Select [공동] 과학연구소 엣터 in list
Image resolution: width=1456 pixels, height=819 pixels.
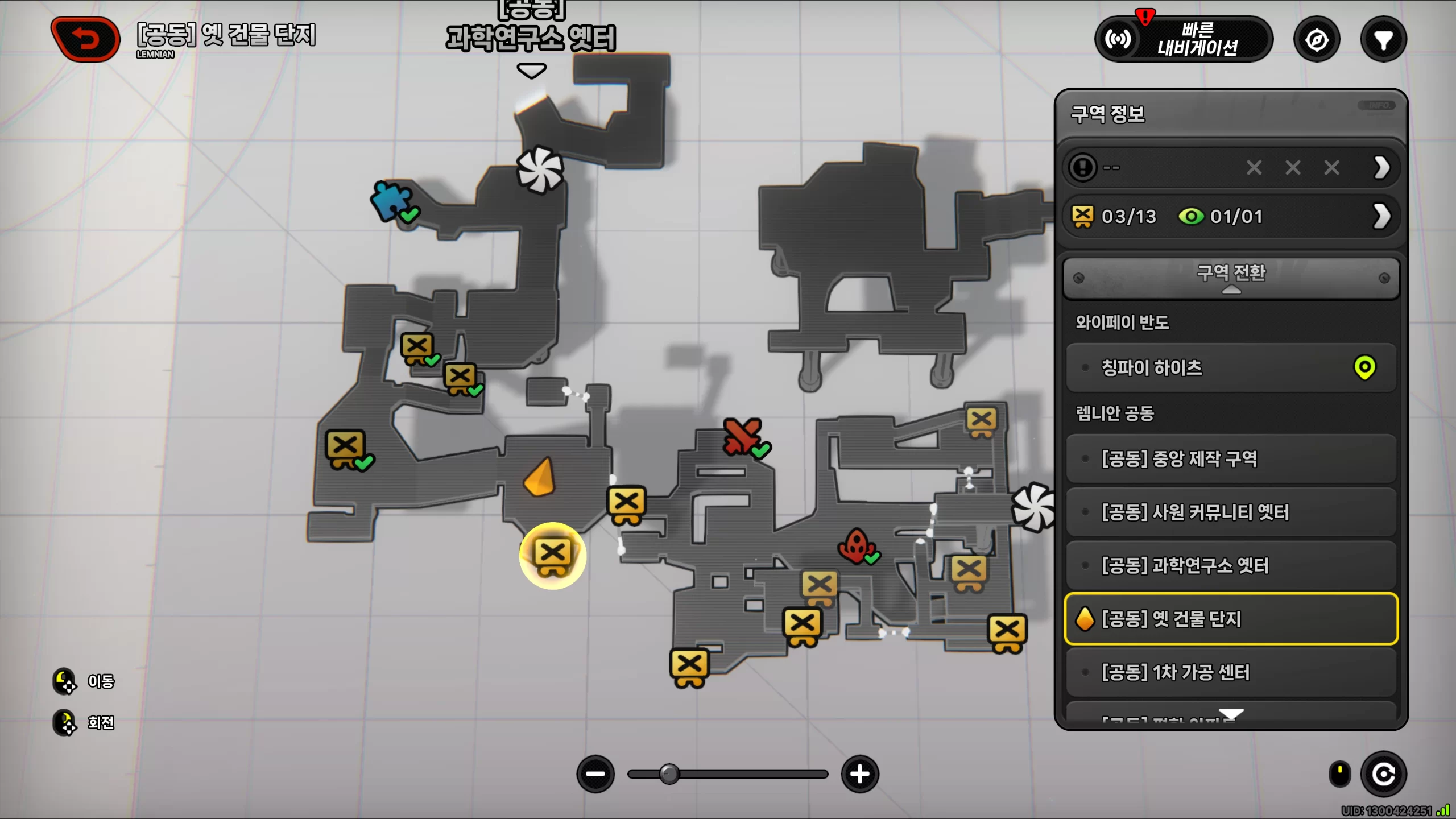click(1231, 565)
